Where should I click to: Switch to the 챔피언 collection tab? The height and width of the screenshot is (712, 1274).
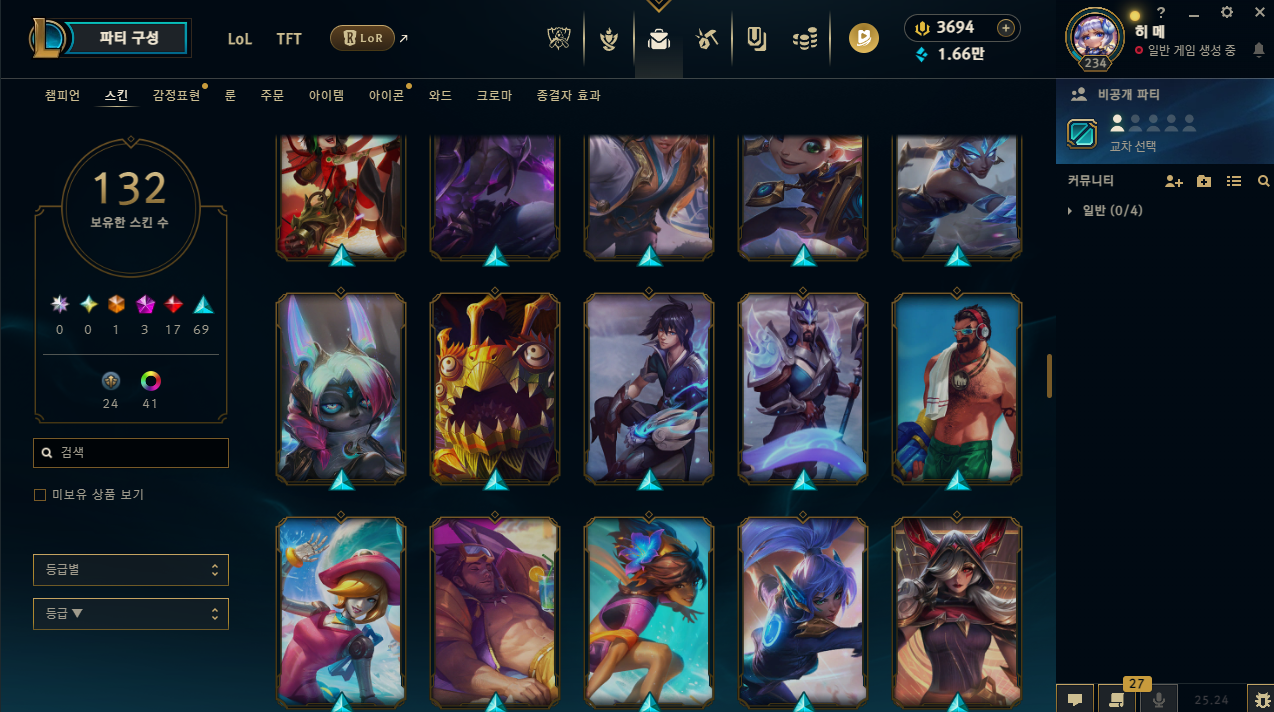pos(62,96)
